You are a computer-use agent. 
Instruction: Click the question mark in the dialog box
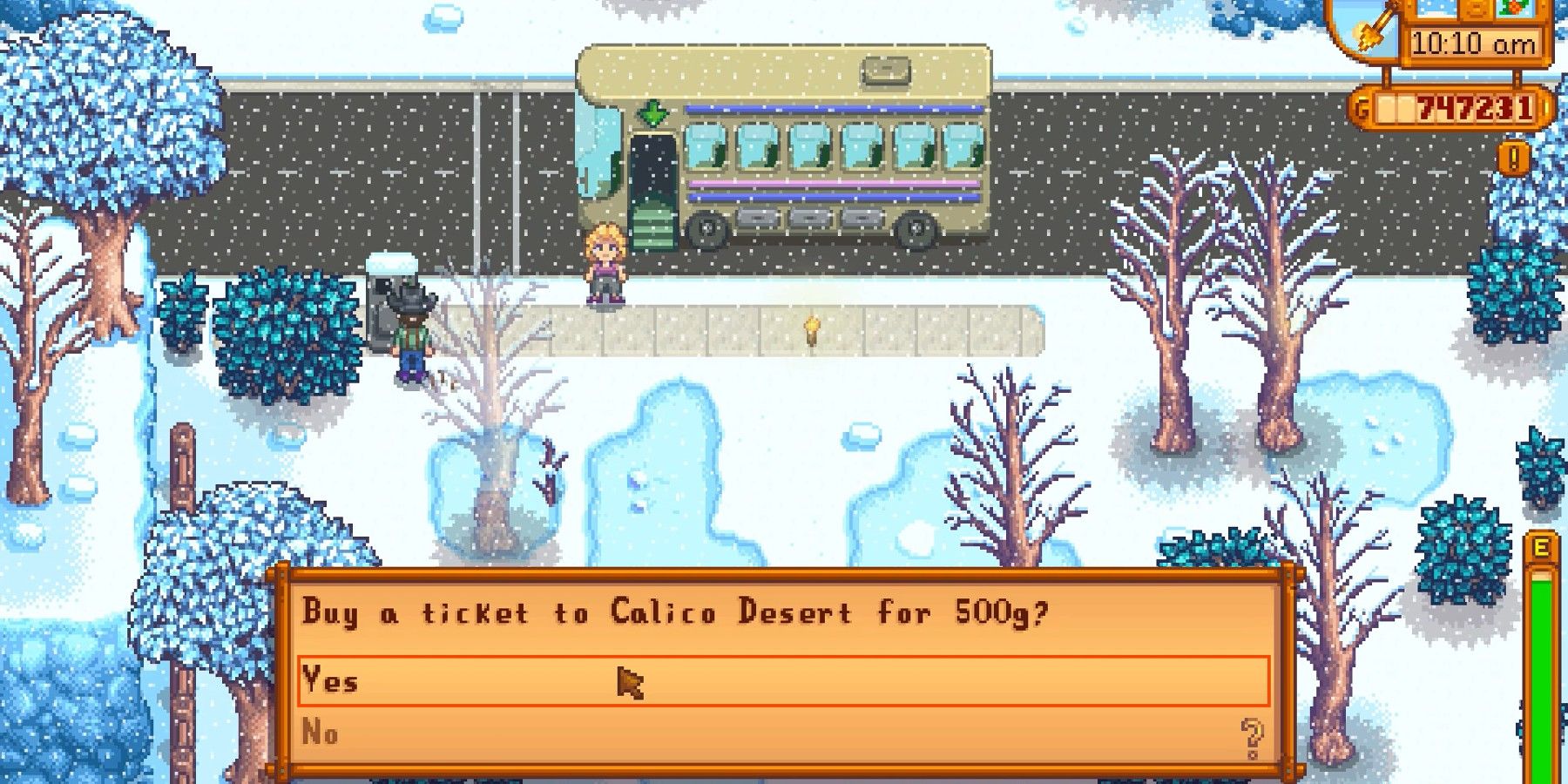coord(1251,737)
